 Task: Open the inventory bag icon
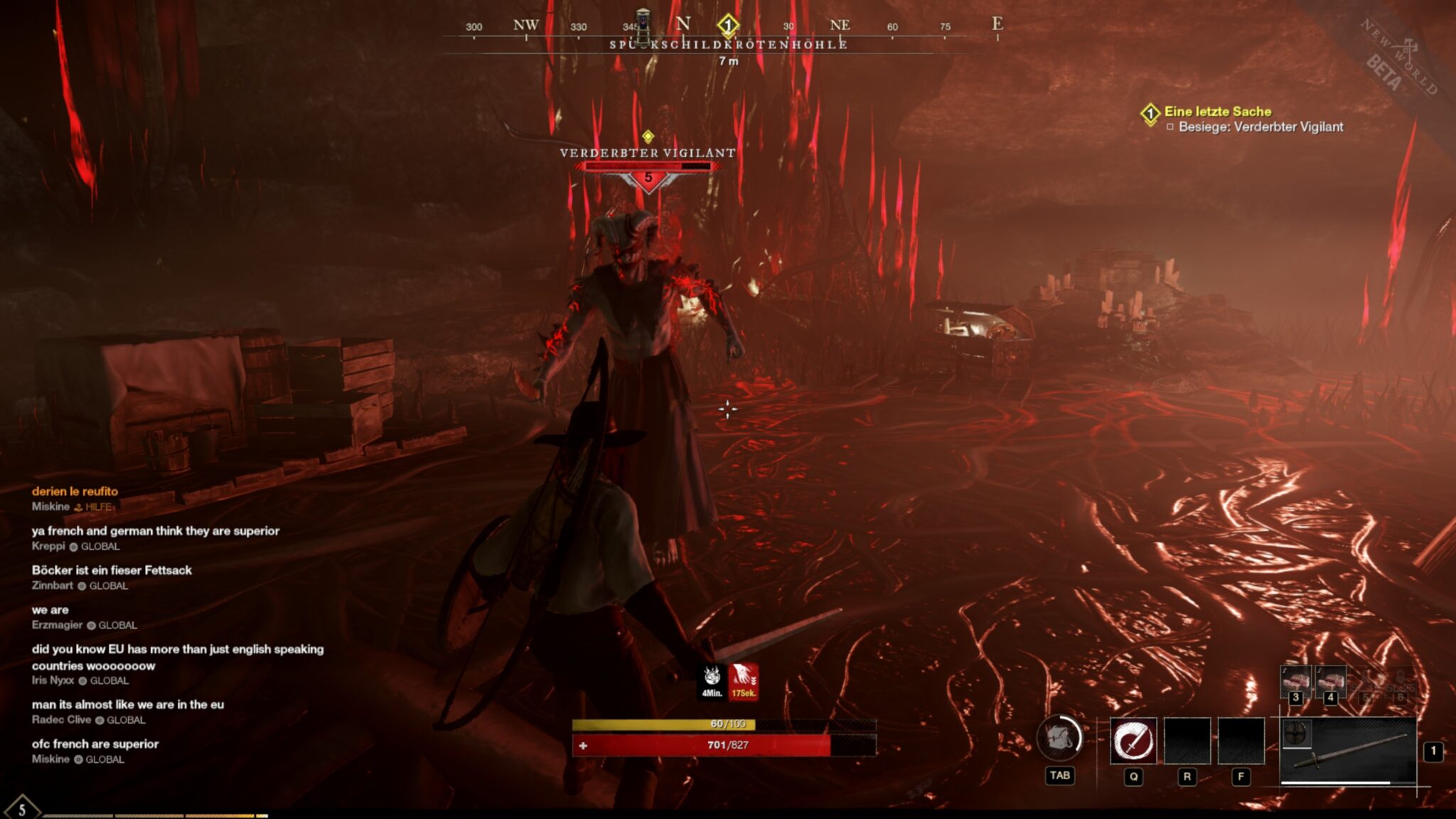pyautogui.click(x=1059, y=739)
